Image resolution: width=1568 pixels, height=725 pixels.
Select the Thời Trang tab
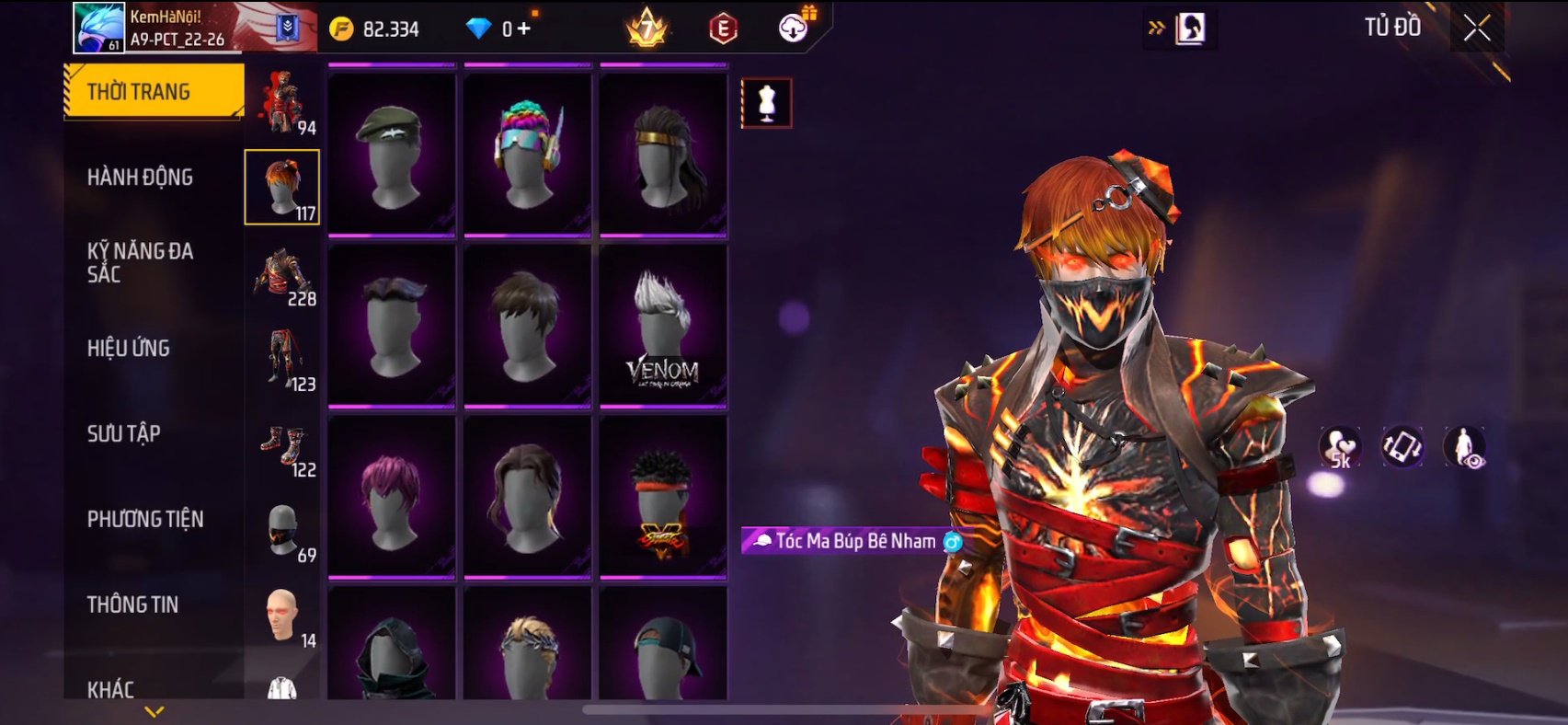[154, 91]
